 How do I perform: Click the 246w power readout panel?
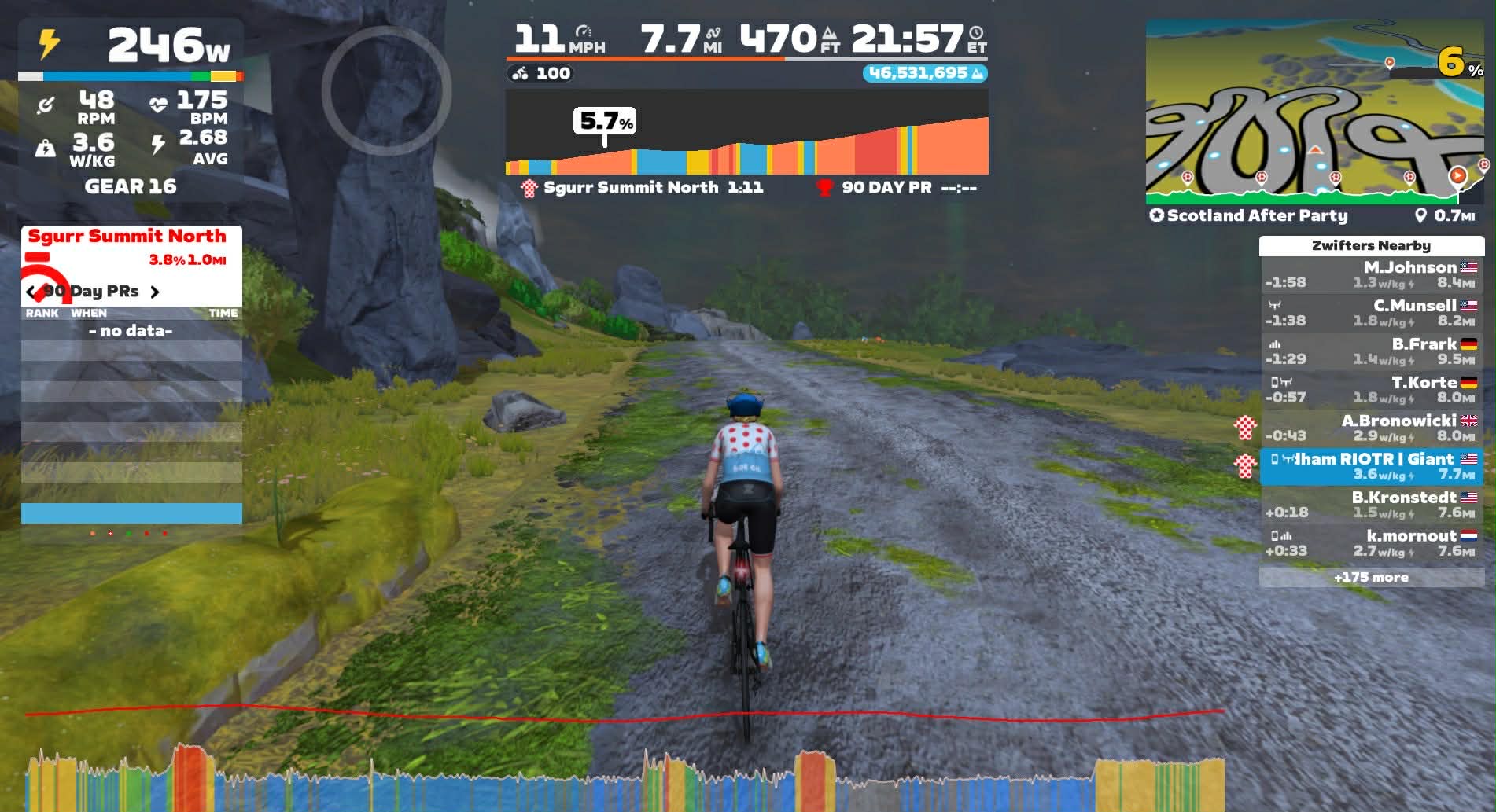pos(131,47)
